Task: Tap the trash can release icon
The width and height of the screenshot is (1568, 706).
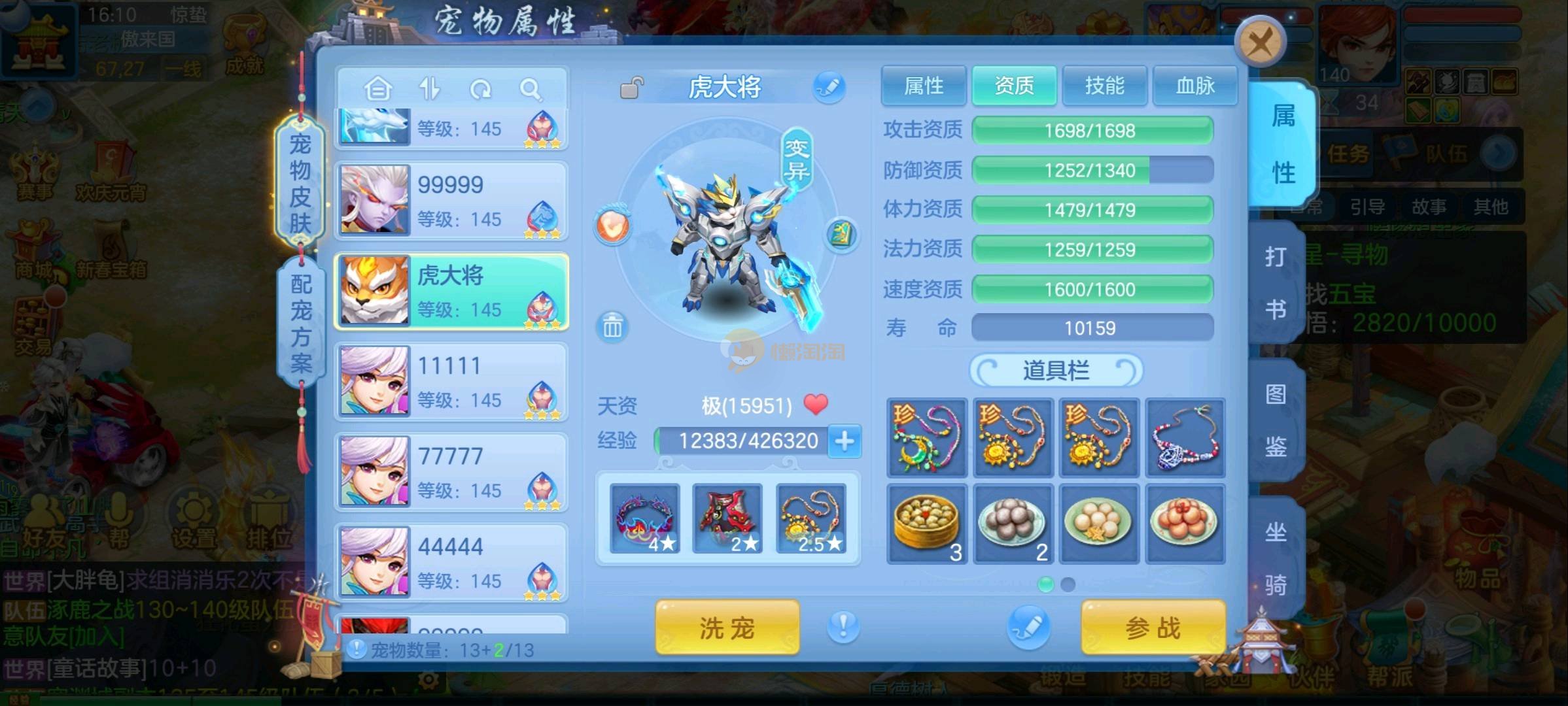Action: pyautogui.click(x=612, y=326)
